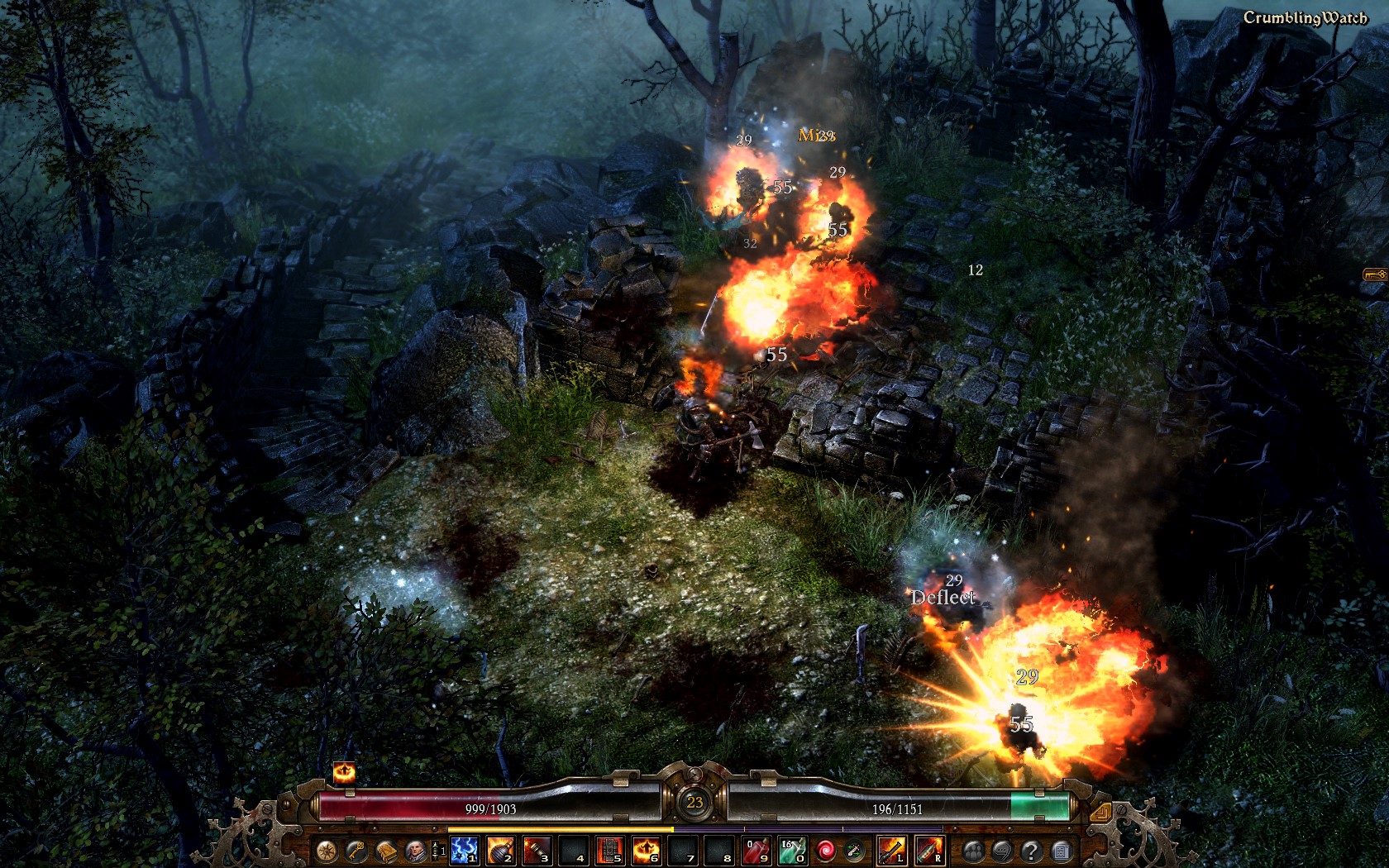
Task: Select the right-mouse firebomb bottle skill
Action: [x=928, y=851]
